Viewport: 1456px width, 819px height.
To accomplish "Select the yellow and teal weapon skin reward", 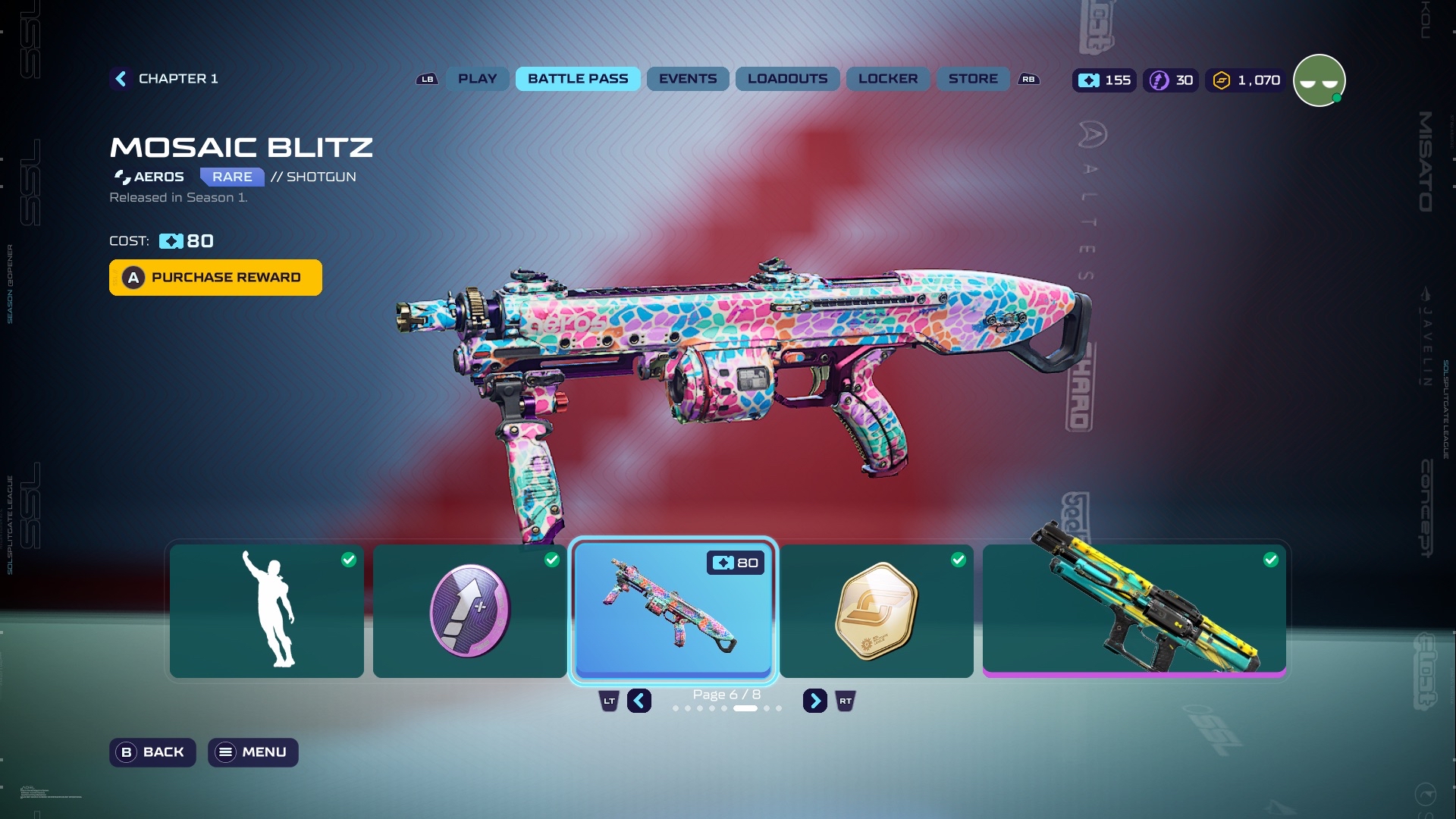I will tap(1134, 610).
